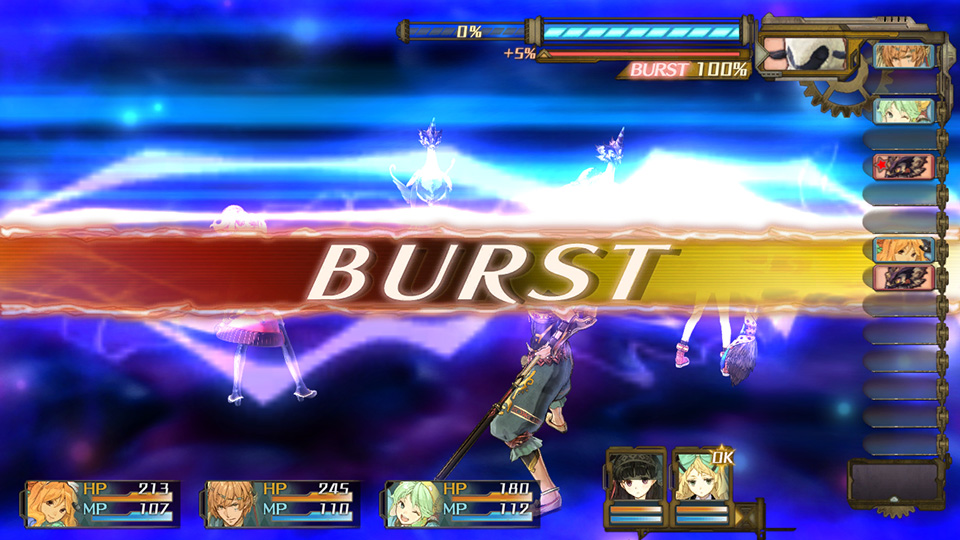Screen dimensions: 960x540
Task: Click the green-haired portrait in the turn order
Action: click(x=903, y=110)
